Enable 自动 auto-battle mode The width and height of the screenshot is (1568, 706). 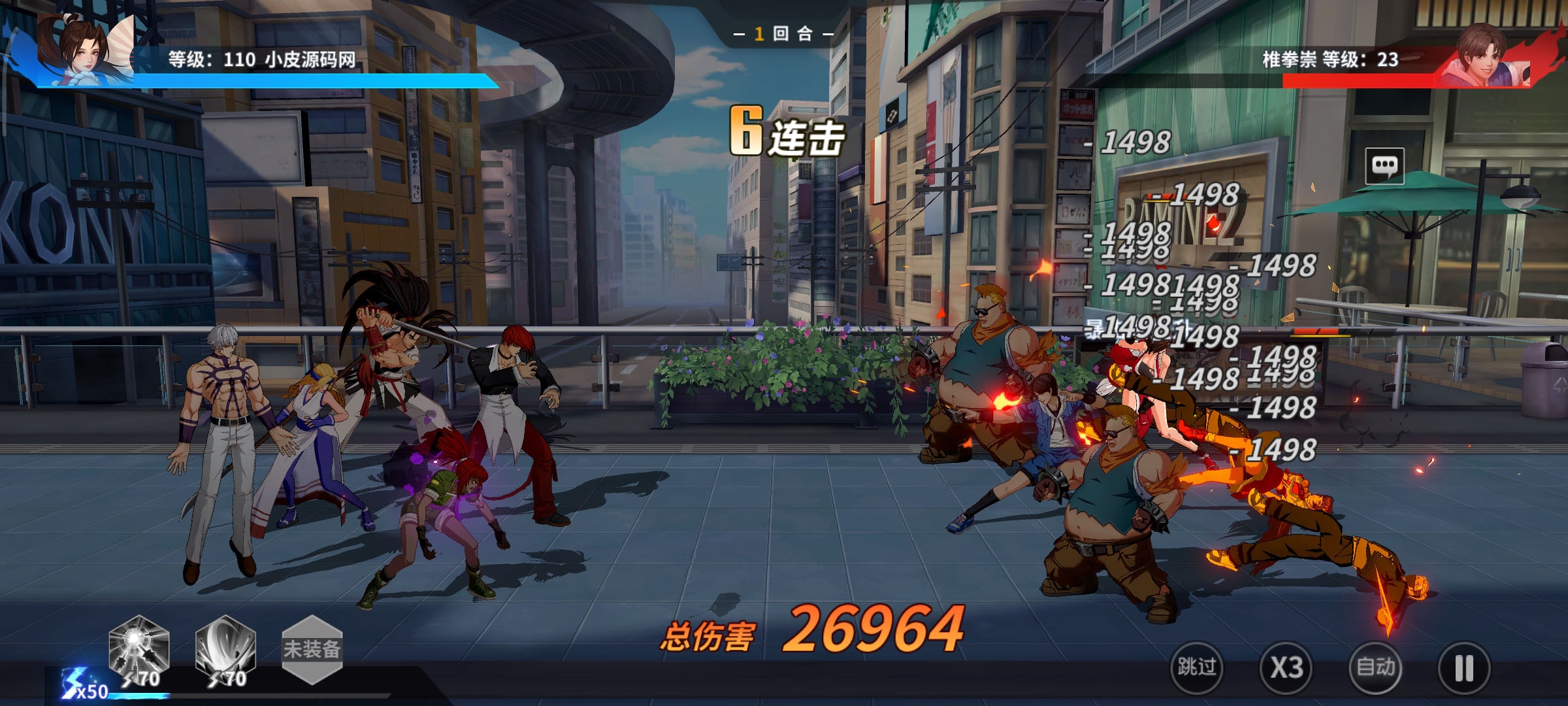pos(1375,667)
